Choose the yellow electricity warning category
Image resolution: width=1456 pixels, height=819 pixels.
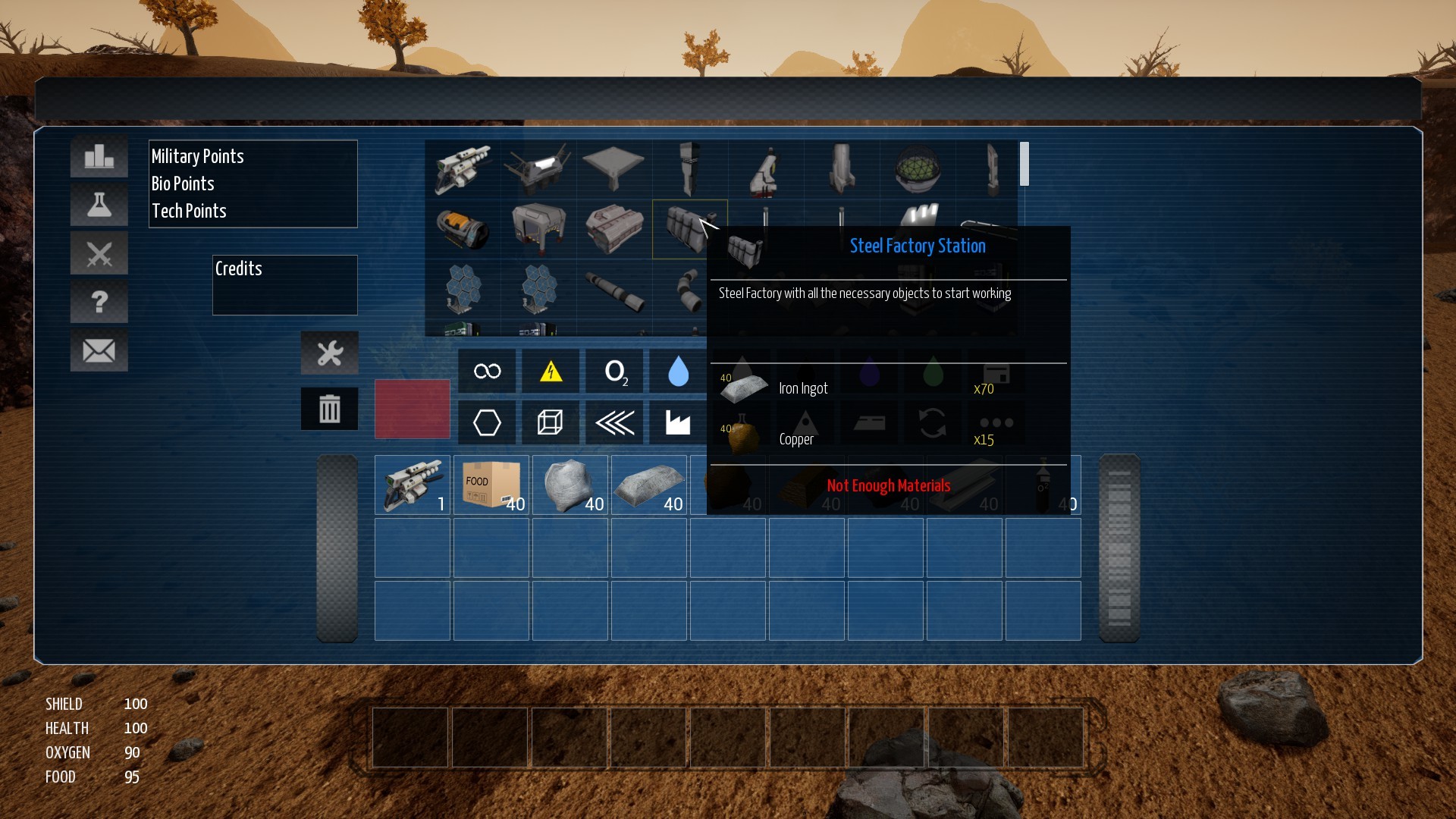coord(551,371)
